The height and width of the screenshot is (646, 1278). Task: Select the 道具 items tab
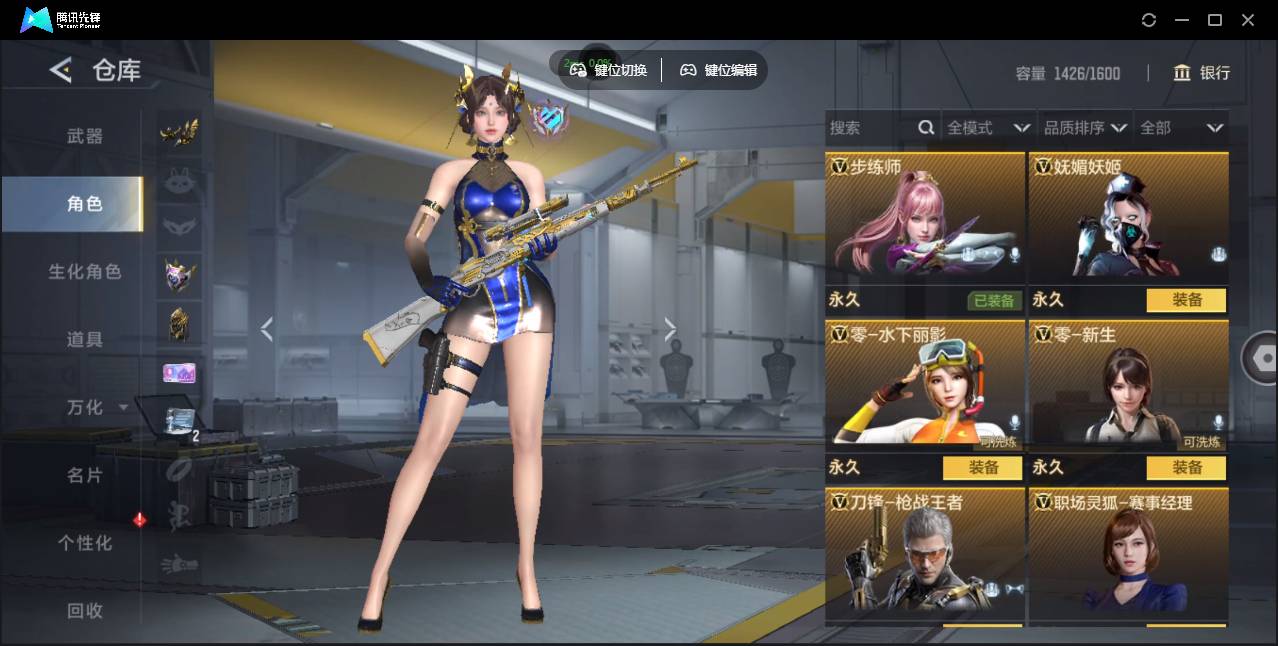tap(85, 339)
